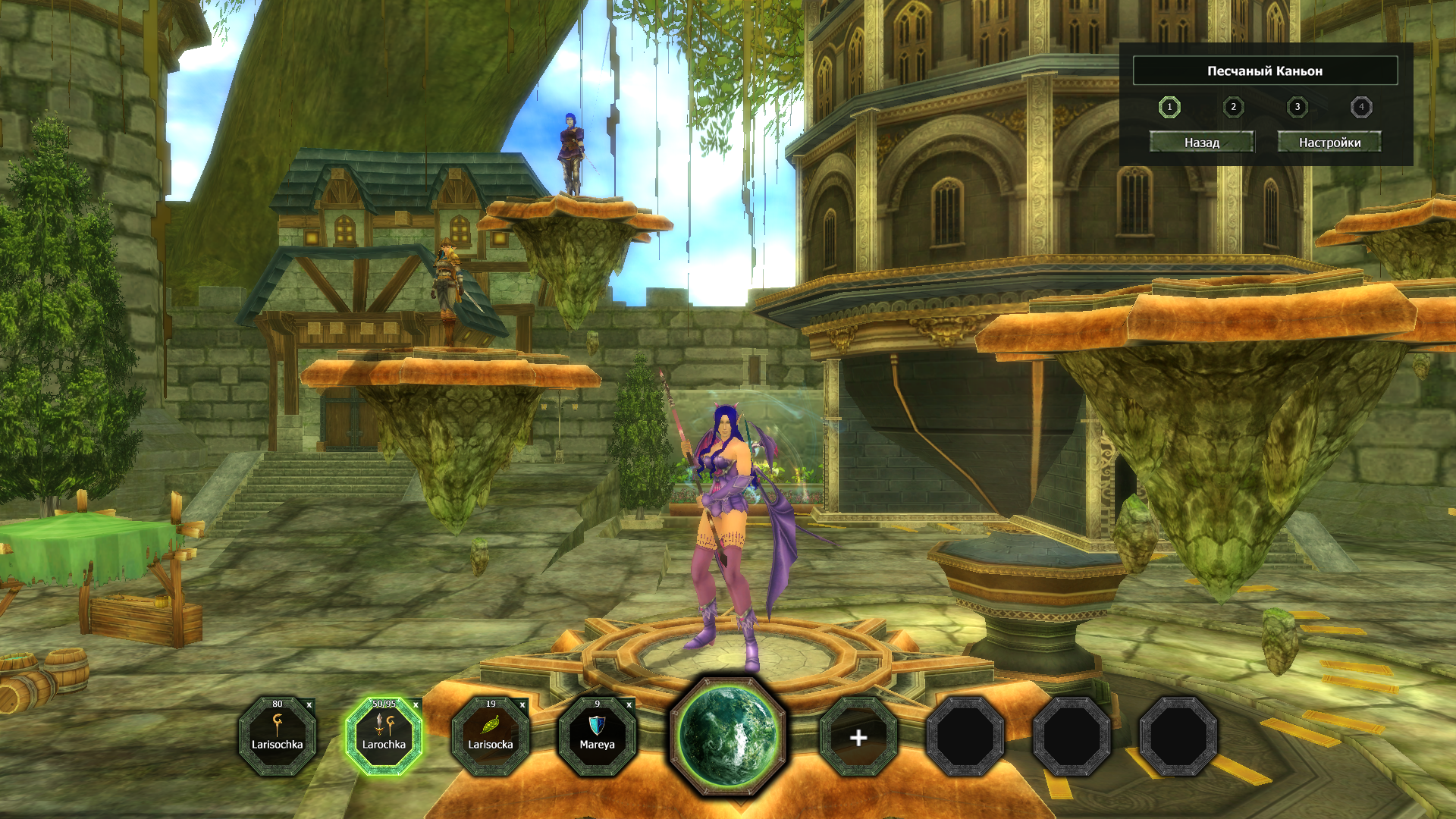Delete Mareya with its x button

[629, 705]
